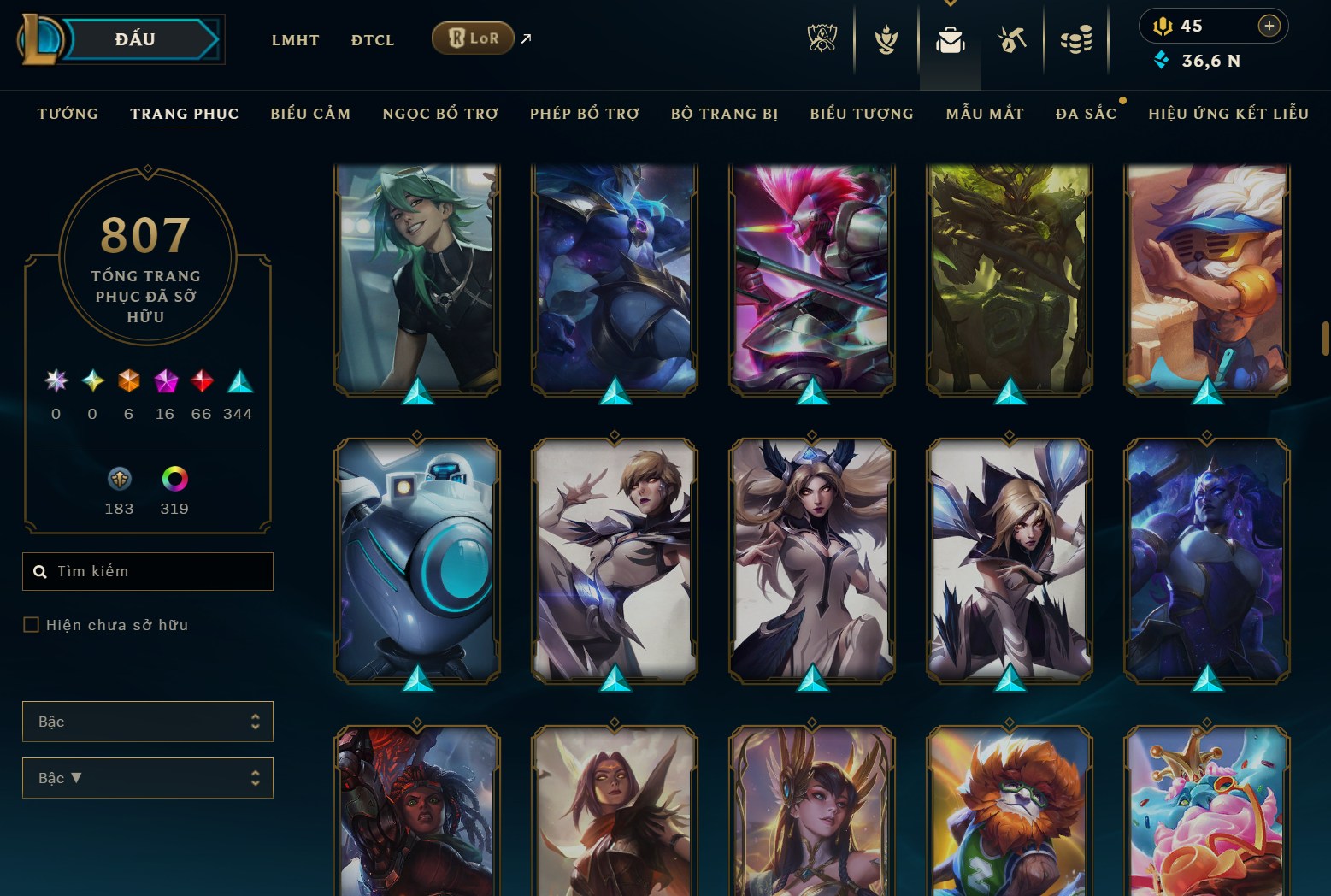This screenshot has height=896, width=1331.
Task: Open the Clash icon
Action: (x=886, y=38)
